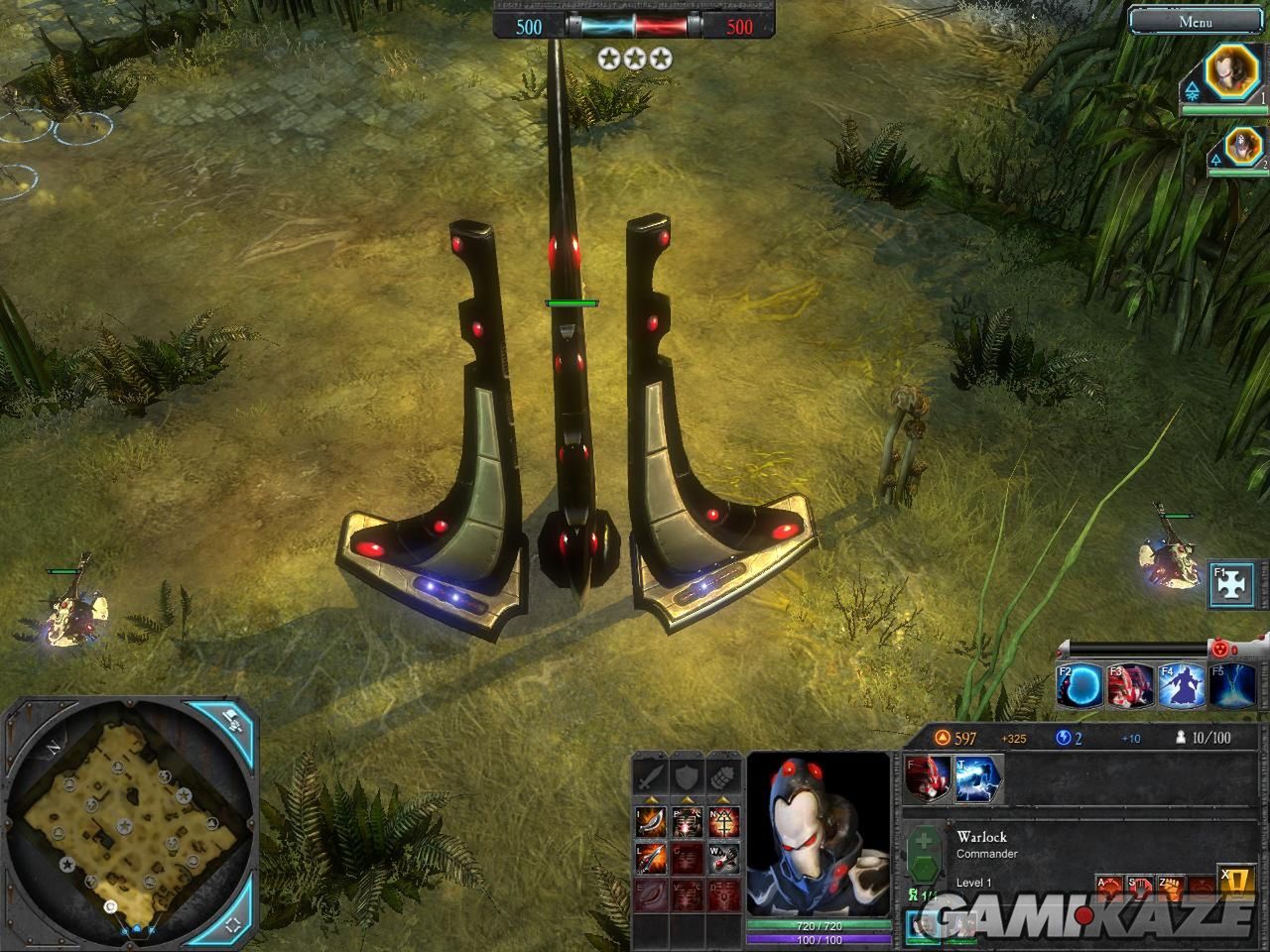Choose the curved blade upgrade marked I
This screenshot has width=1270, height=952.
coord(651,821)
